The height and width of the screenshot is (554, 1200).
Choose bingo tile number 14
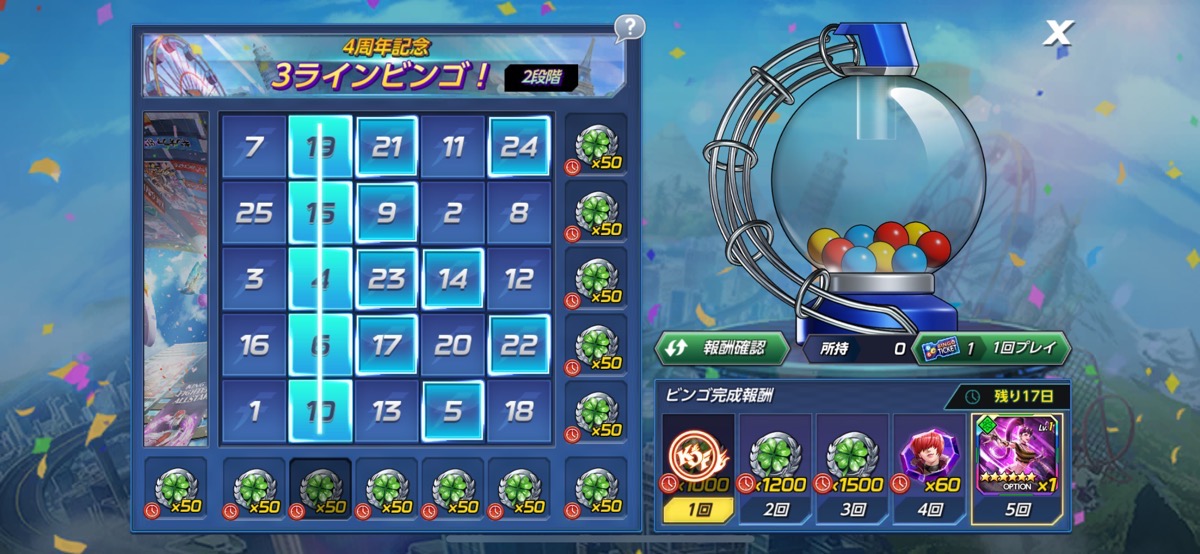(x=453, y=279)
